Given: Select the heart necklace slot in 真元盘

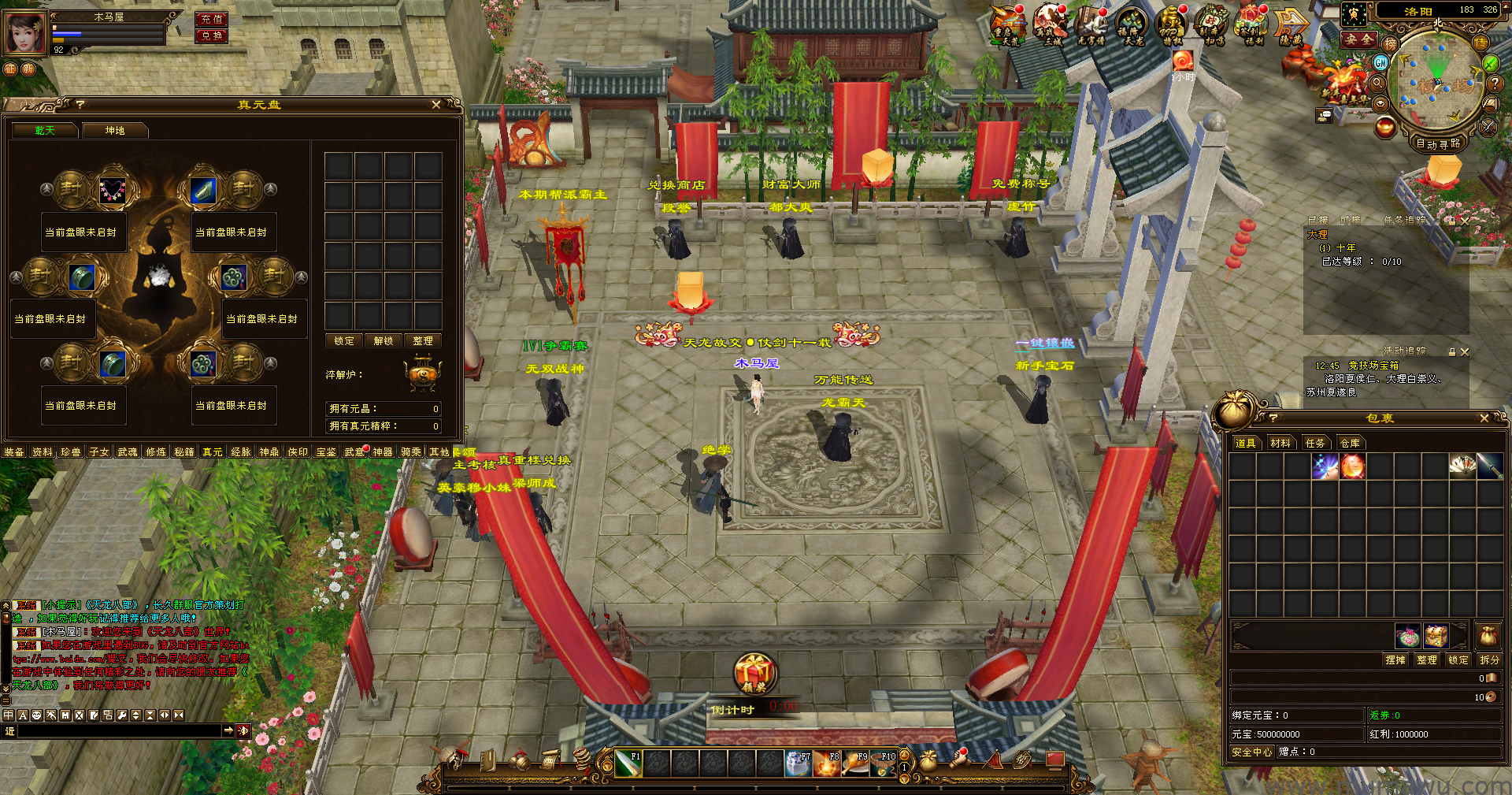Looking at the screenshot, I should pos(113,190).
